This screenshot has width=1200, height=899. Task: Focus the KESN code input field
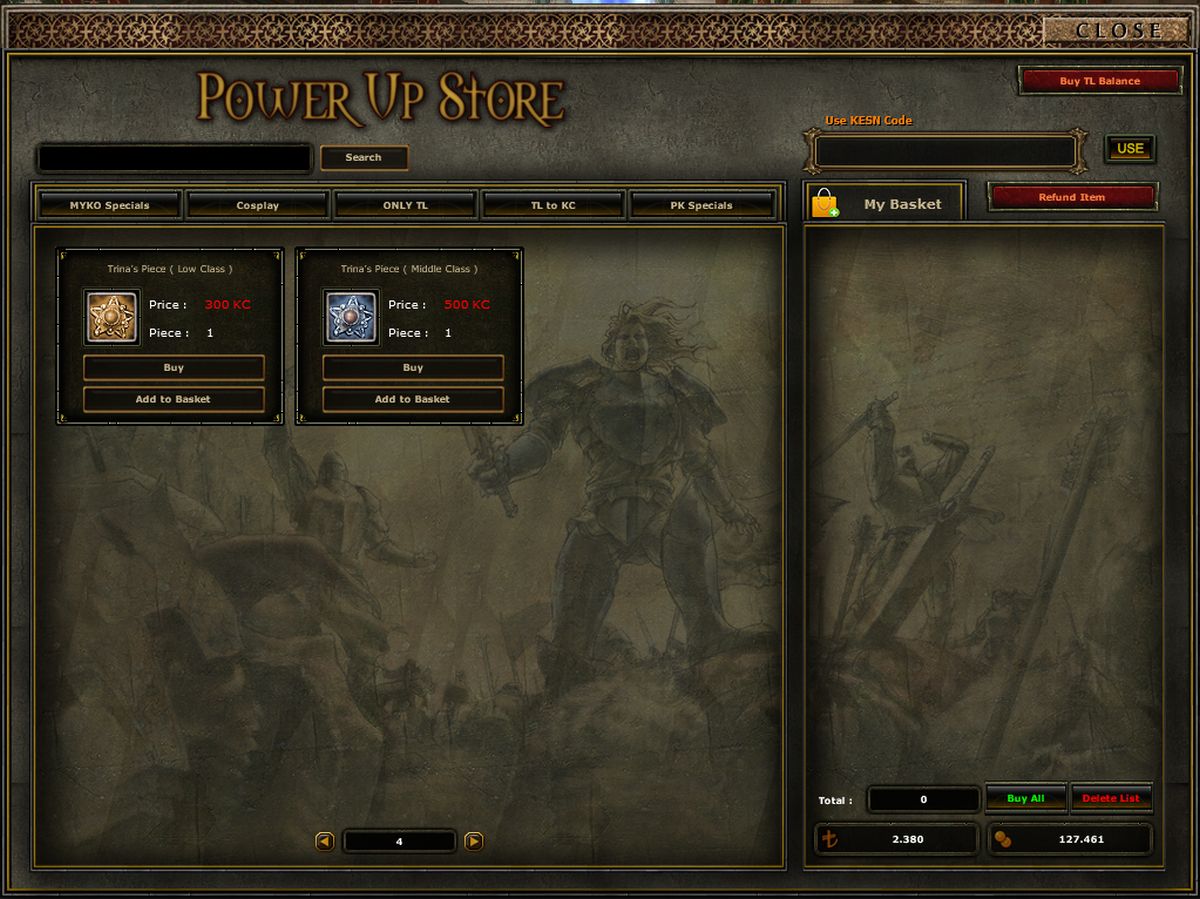pyautogui.click(x=945, y=152)
